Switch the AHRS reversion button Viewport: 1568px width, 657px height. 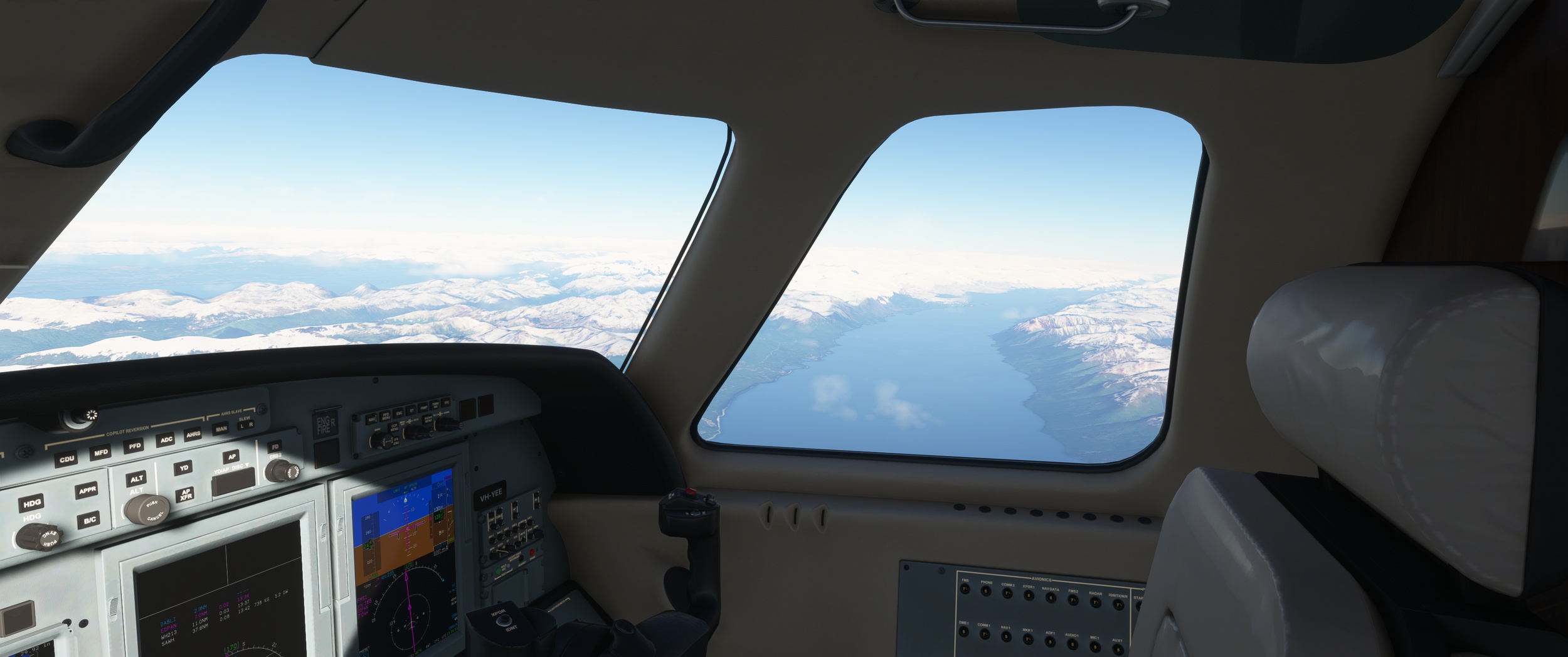193,434
